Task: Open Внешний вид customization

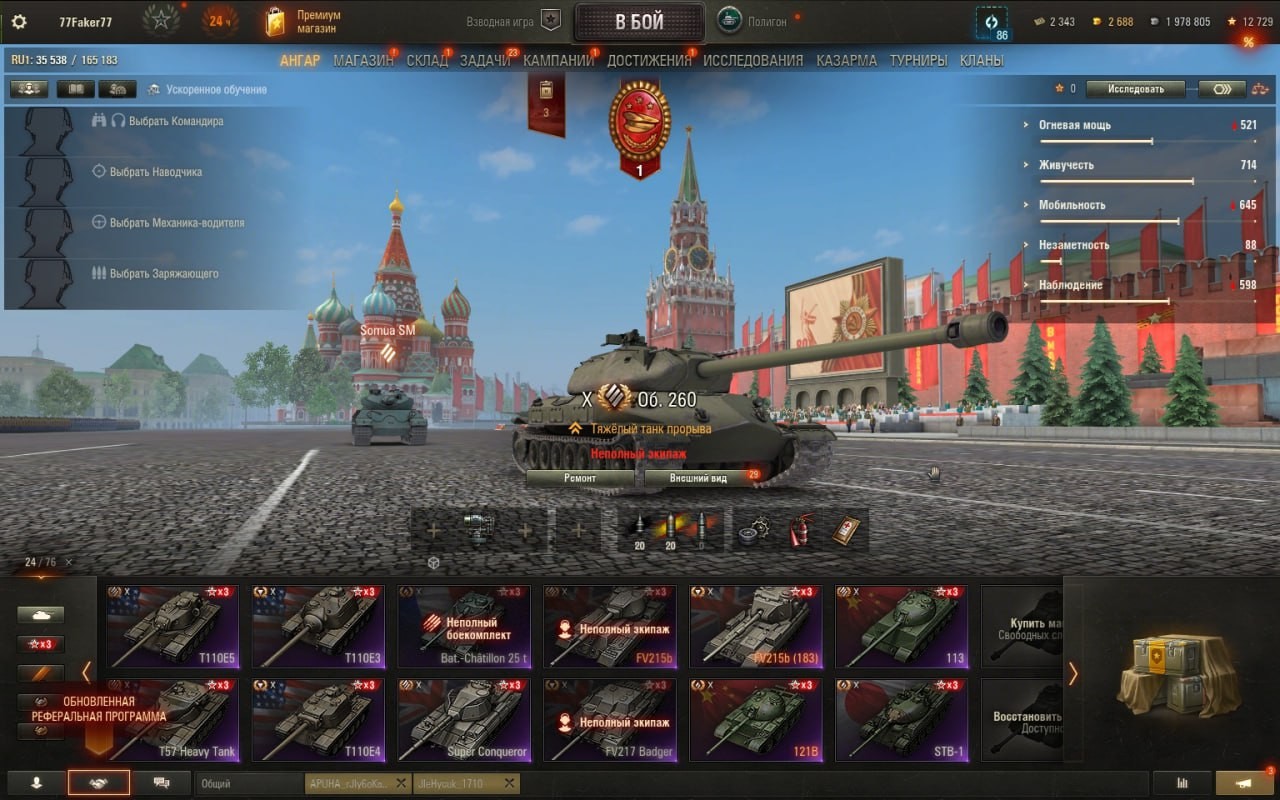Action: point(698,478)
